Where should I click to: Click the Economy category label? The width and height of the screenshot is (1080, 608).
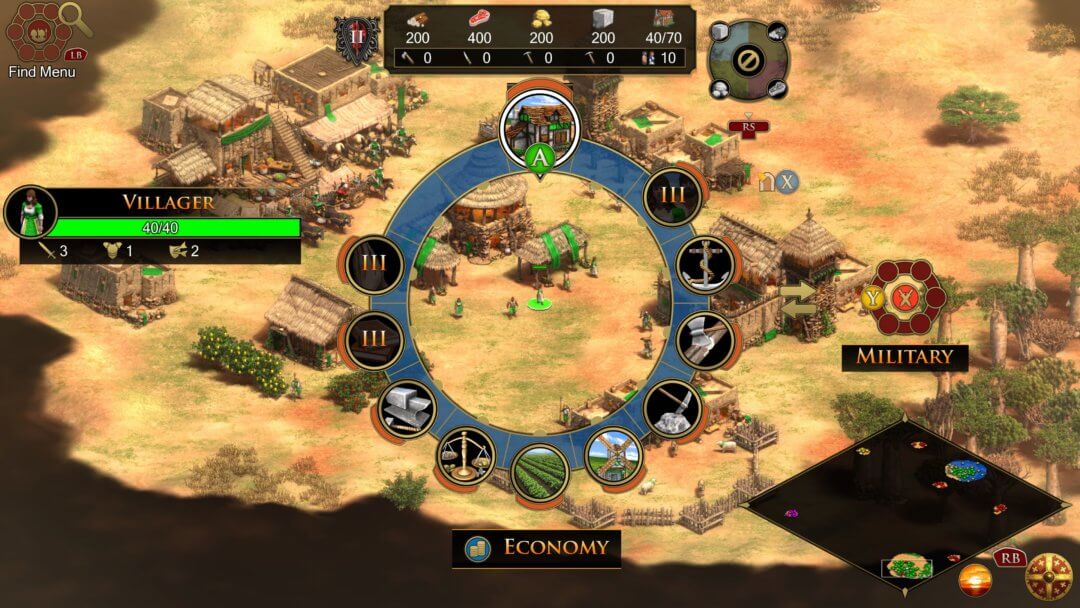pos(537,548)
